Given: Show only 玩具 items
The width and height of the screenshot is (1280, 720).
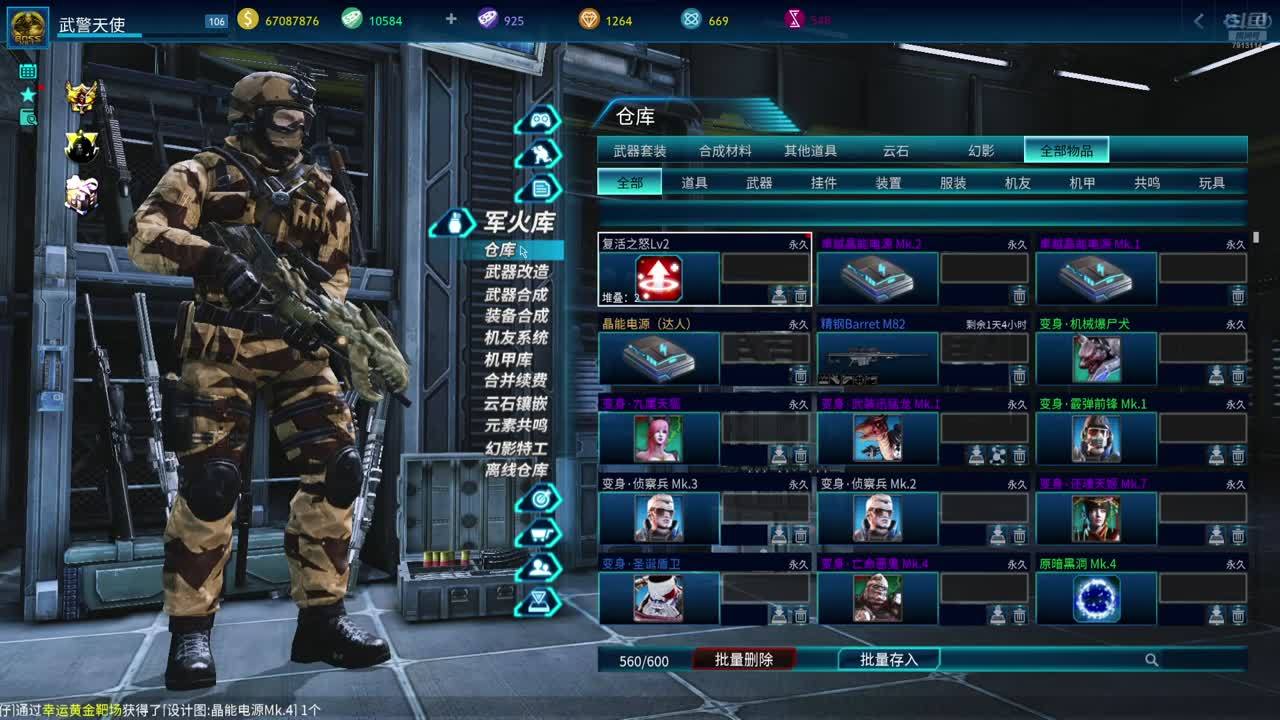Looking at the screenshot, I should [x=1211, y=183].
